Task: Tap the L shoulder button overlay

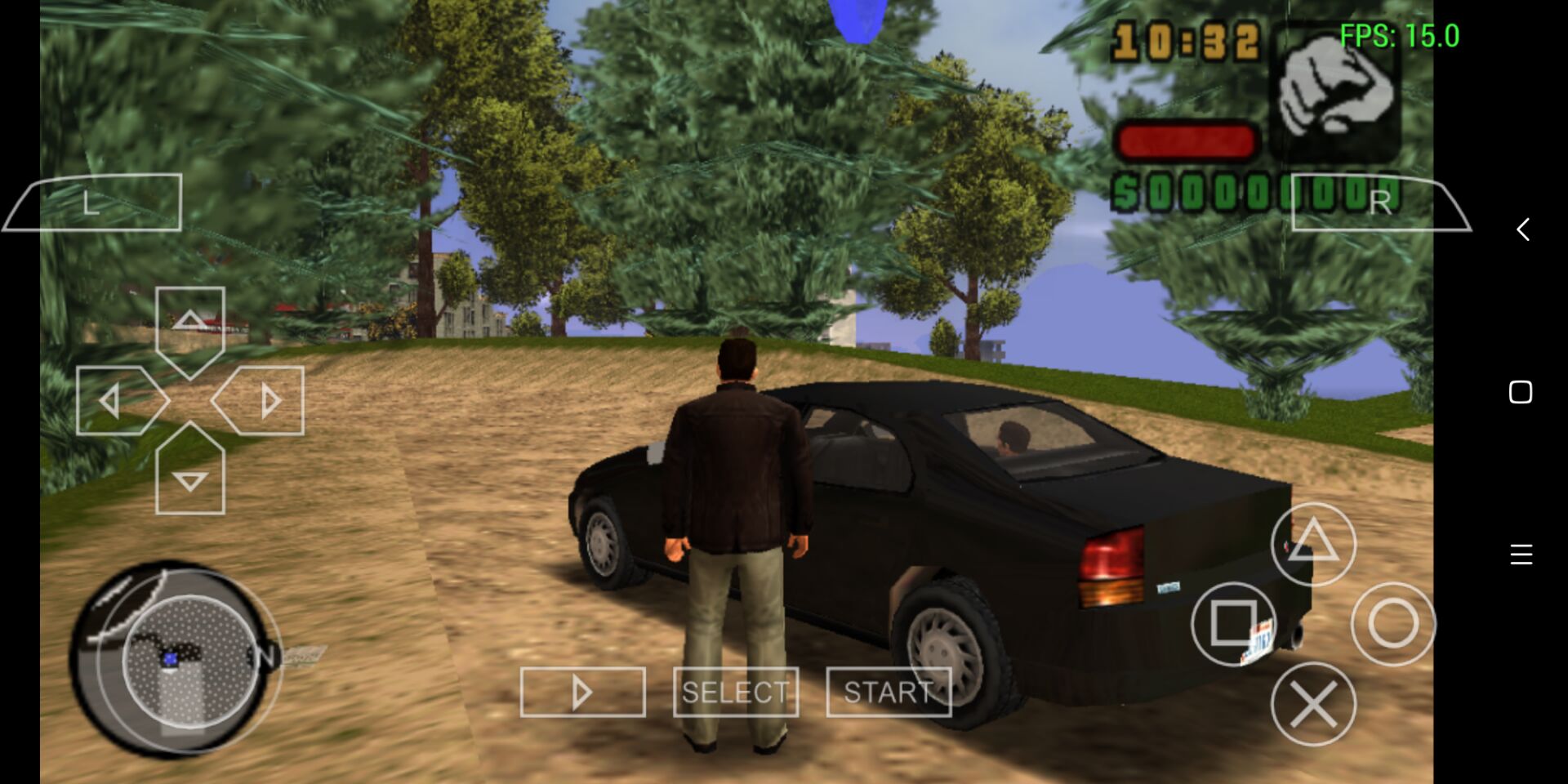Action: tap(94, 203)
